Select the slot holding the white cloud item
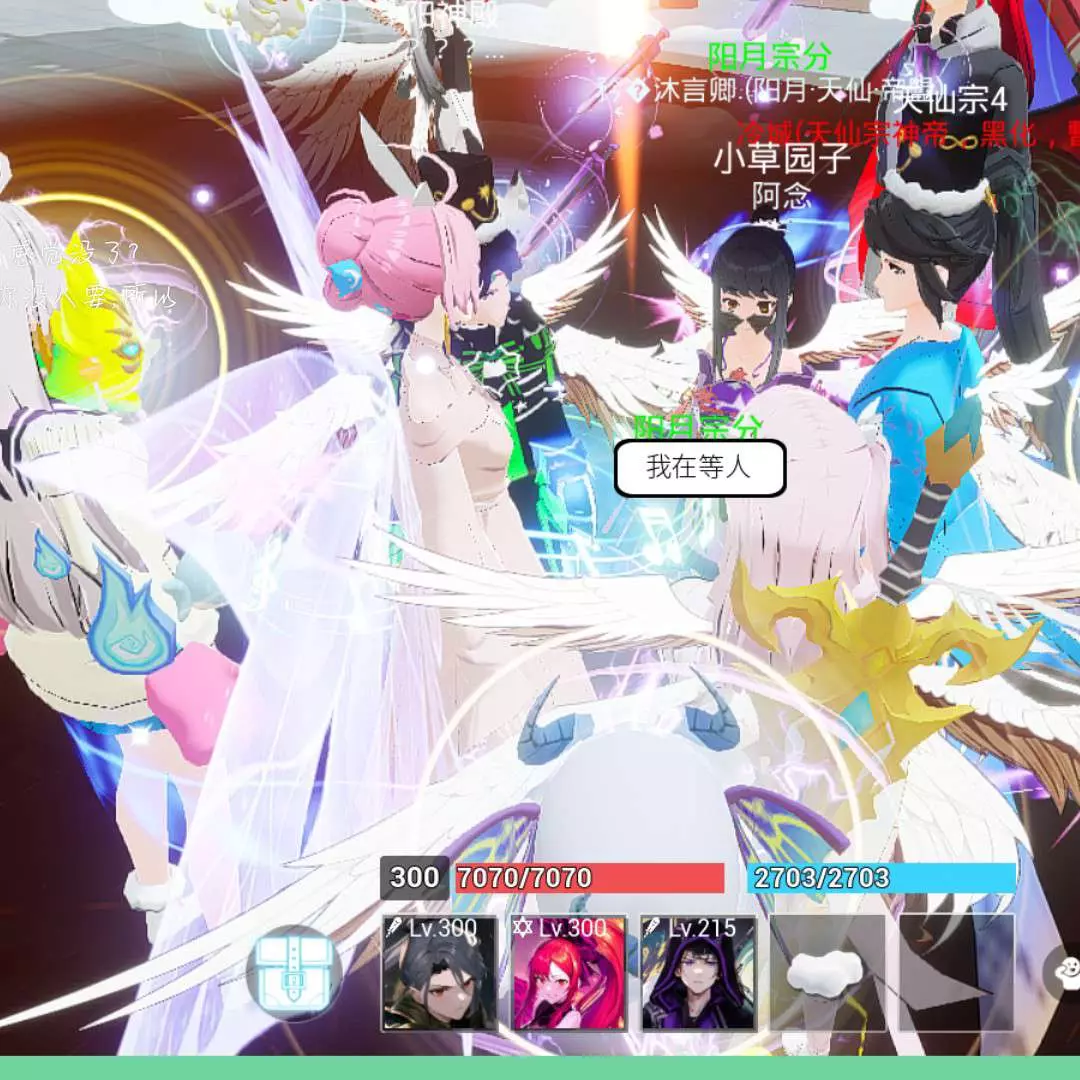Screen dimensions: 1080x1080 tap(827, 972)
